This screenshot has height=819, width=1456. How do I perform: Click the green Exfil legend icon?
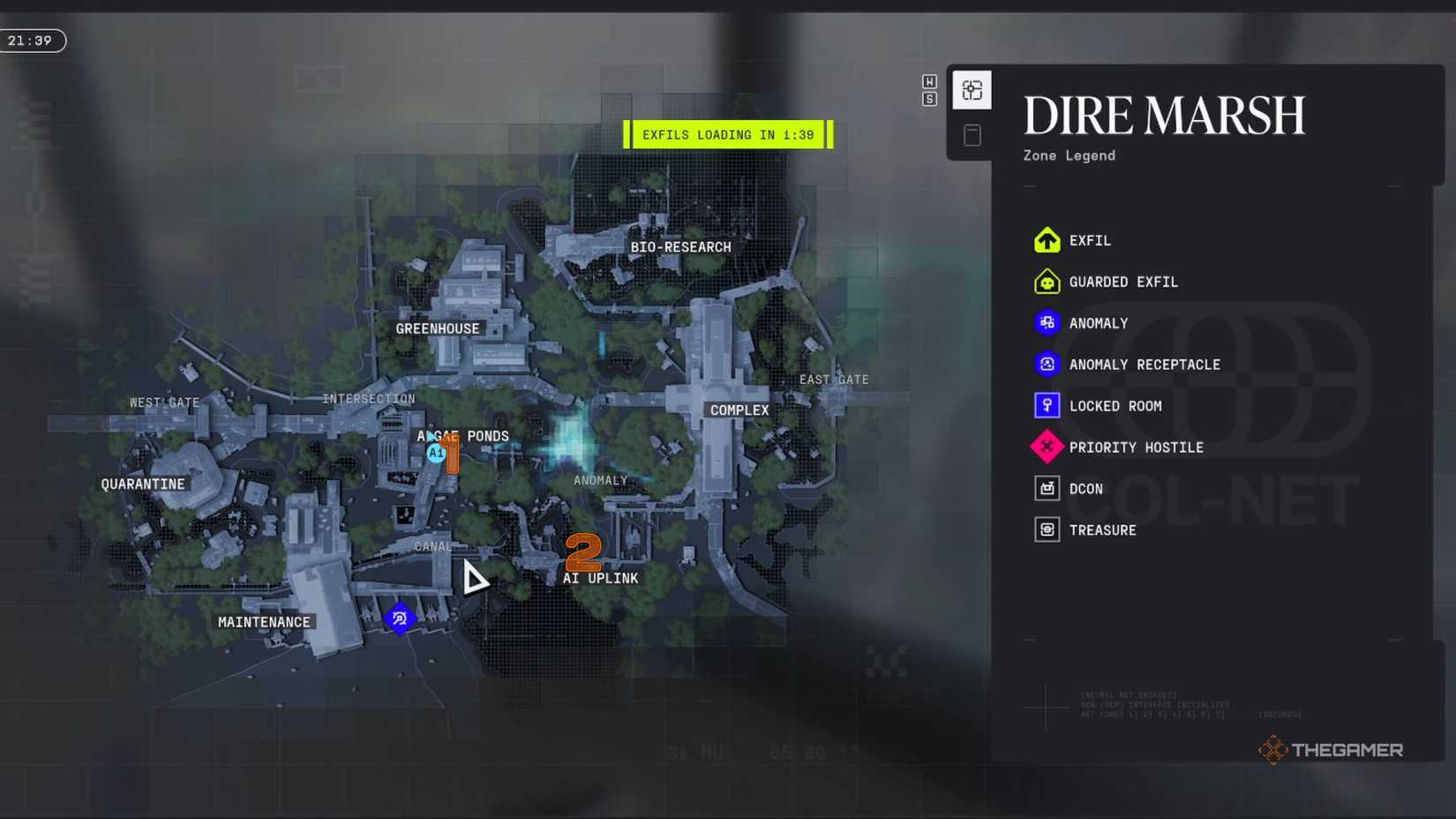(x=1047, y=239)
